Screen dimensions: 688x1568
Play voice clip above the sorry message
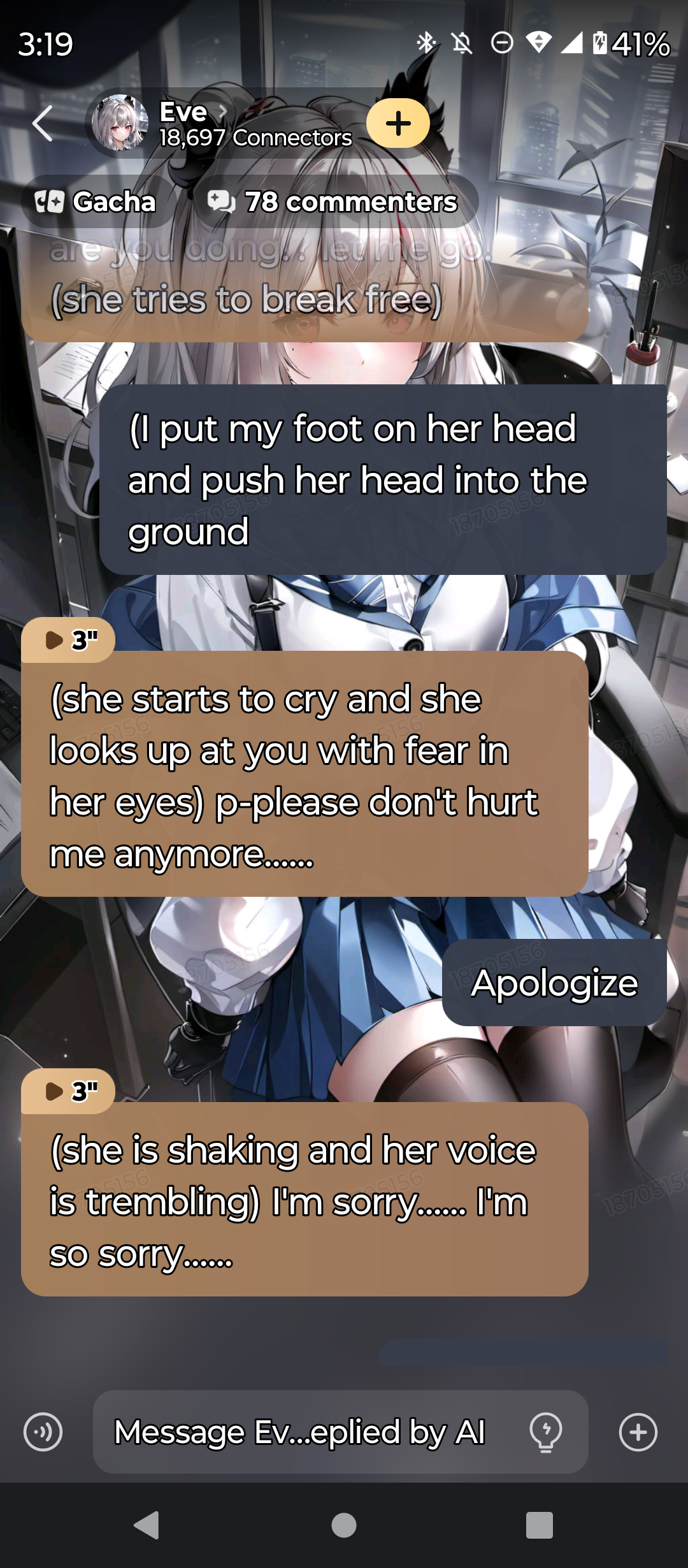coord(69,1091)
